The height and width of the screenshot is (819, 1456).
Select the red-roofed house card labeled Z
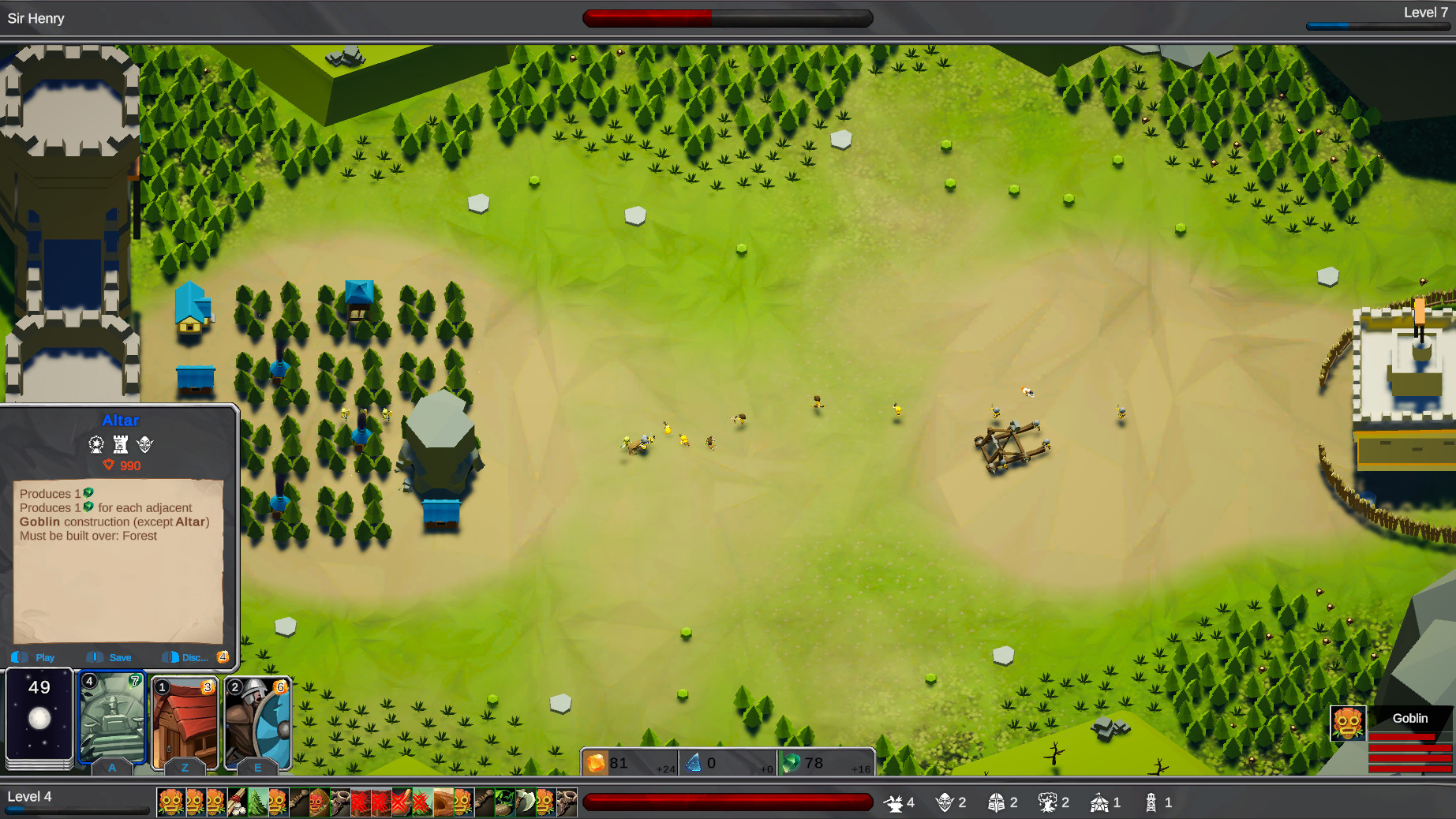pyautogui.click(x=185, y=718)
